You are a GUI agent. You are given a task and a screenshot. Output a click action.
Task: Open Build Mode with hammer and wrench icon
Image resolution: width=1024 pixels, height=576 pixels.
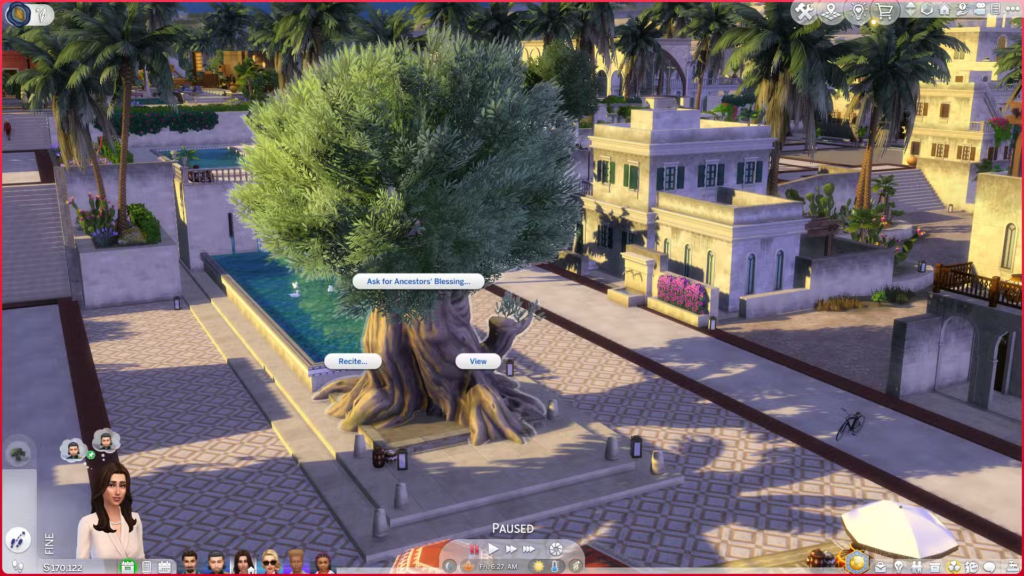point(806,12)
